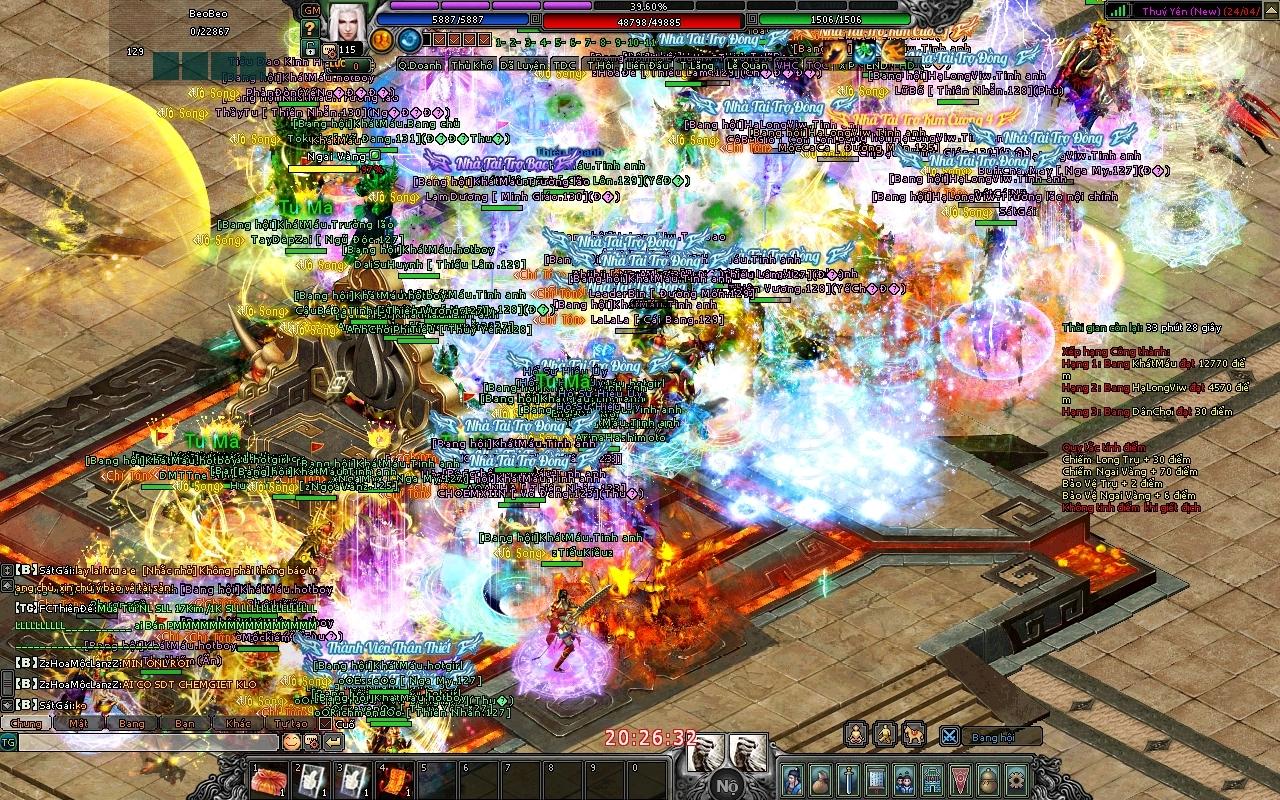
Task: Click into the chat message input box
Action: [148, 742]
